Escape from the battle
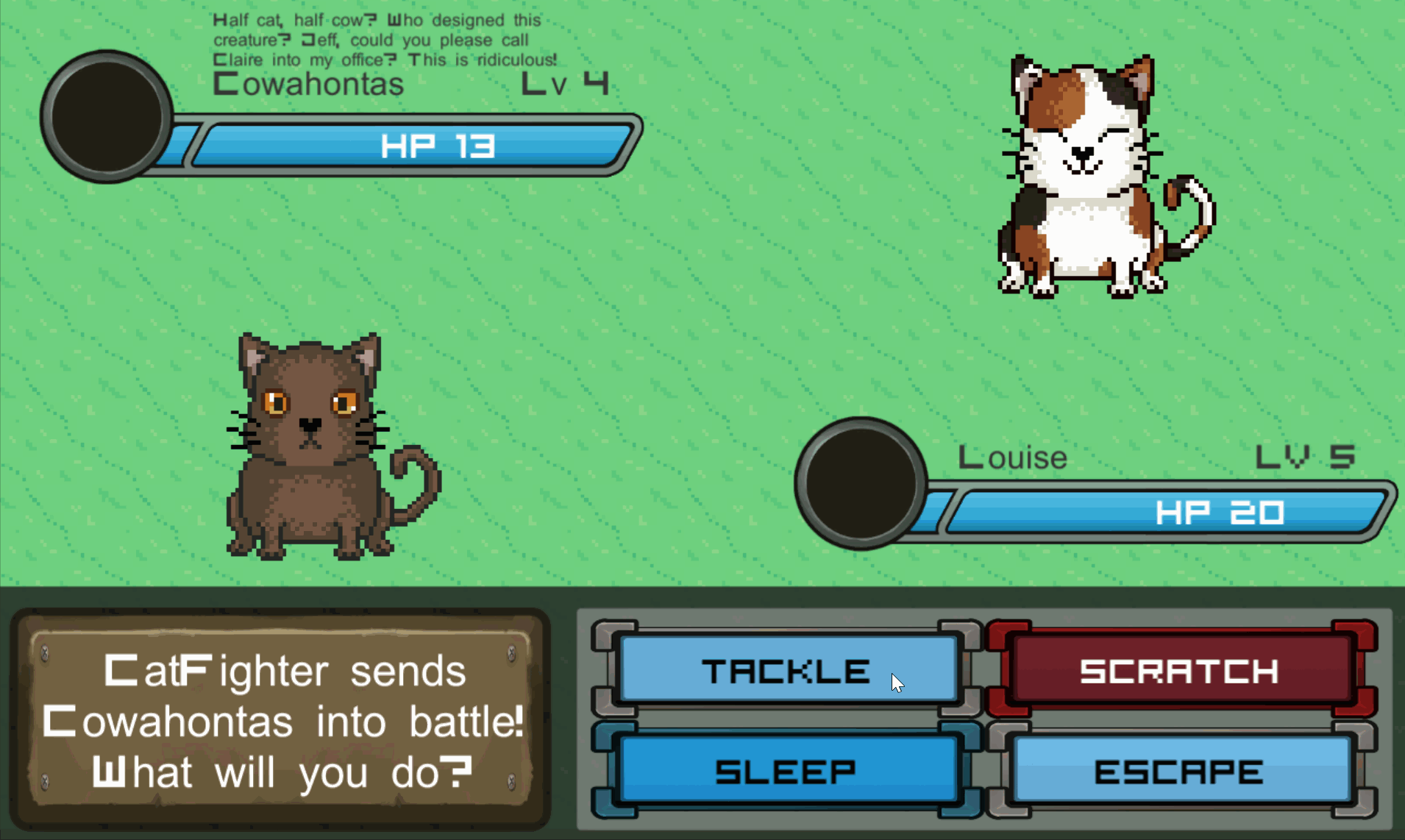 [1180, 771]
